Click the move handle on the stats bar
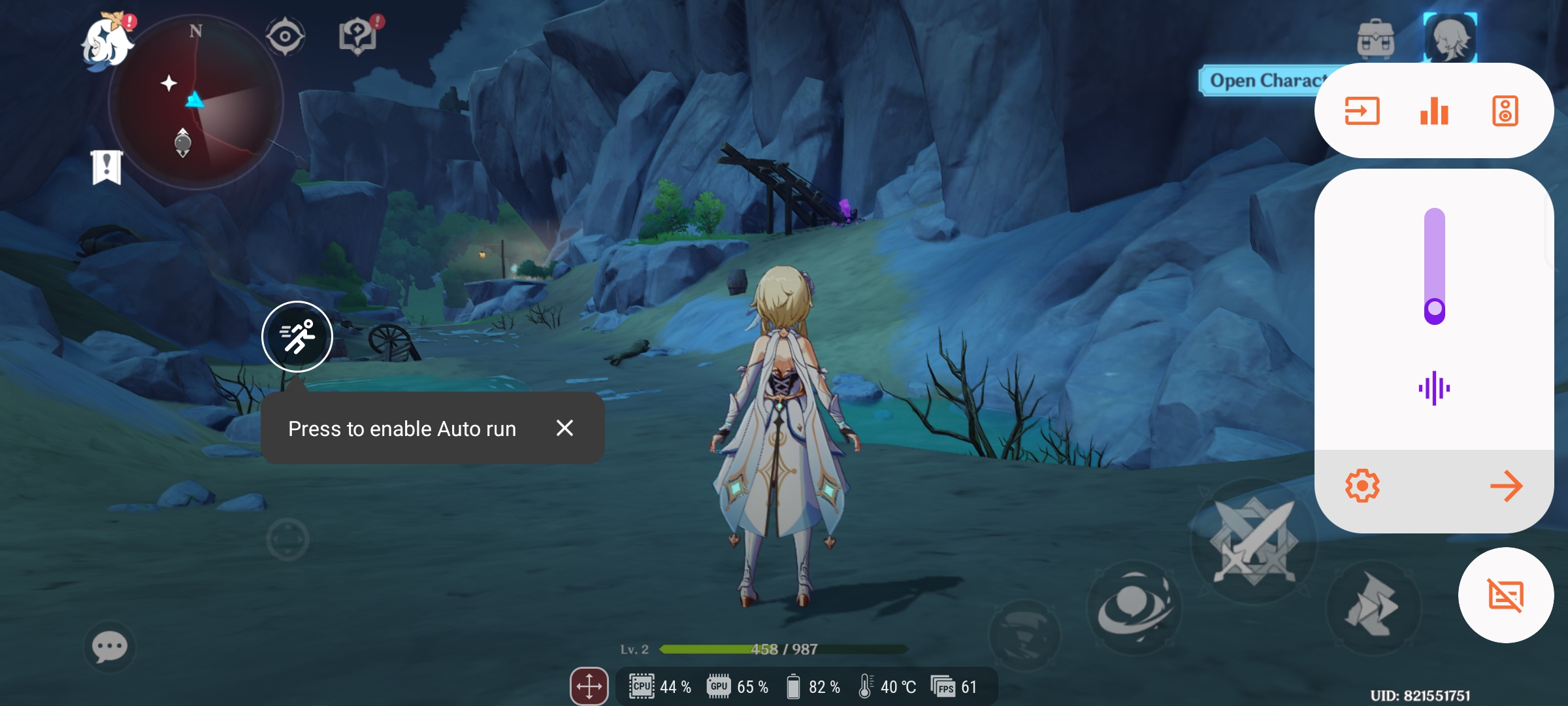 589,686
